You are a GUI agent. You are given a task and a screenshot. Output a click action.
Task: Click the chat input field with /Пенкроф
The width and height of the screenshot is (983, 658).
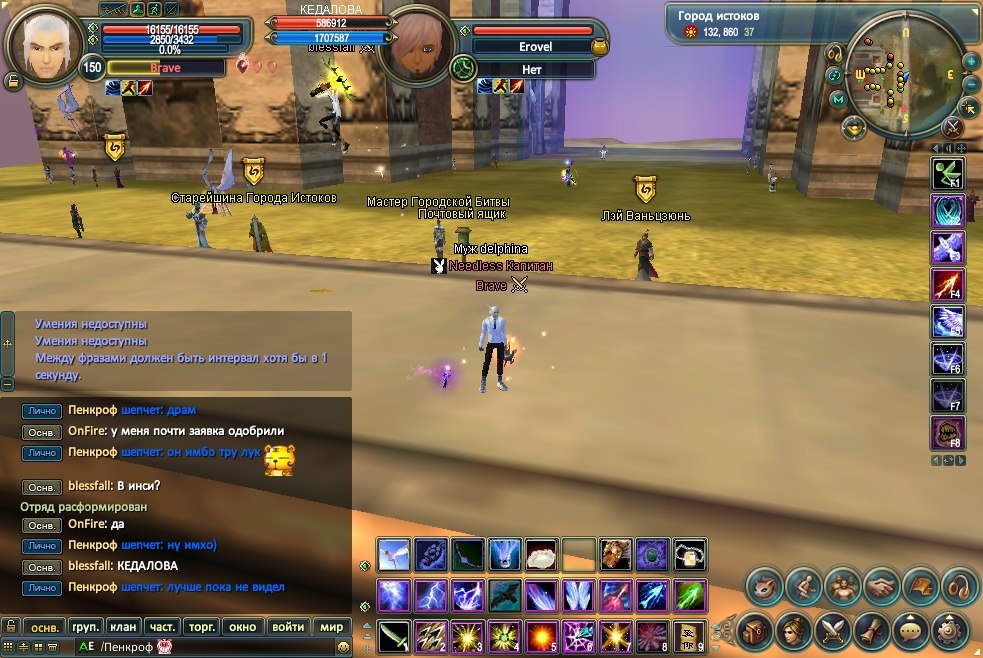[x=200, y=647]
